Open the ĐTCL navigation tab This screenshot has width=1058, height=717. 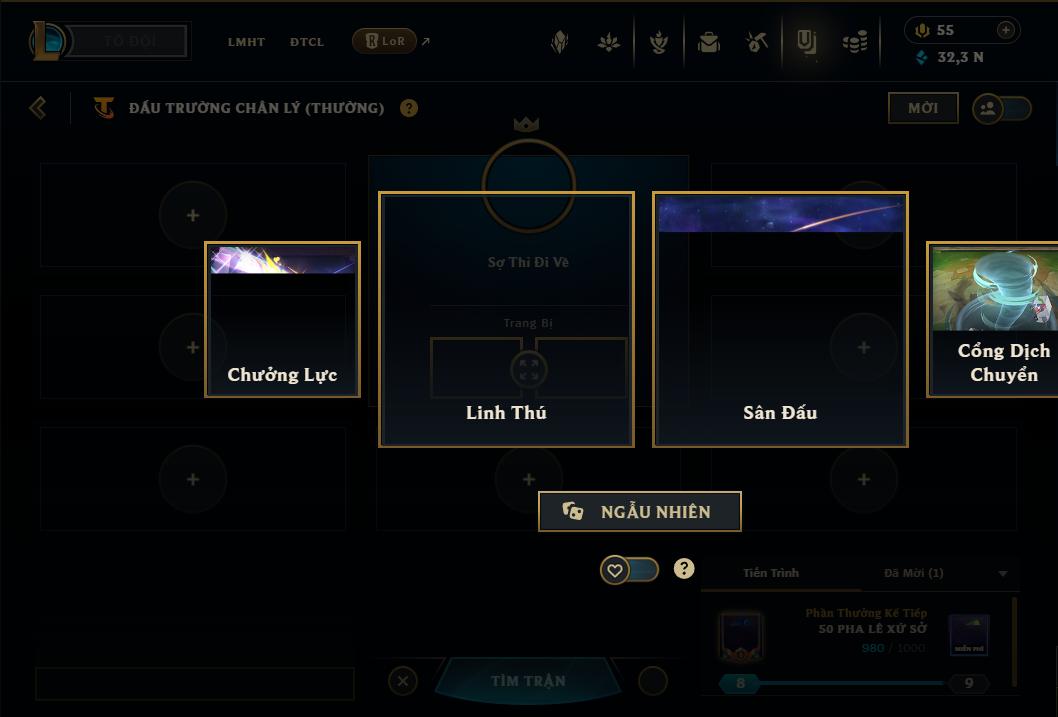tap(307, 42)
